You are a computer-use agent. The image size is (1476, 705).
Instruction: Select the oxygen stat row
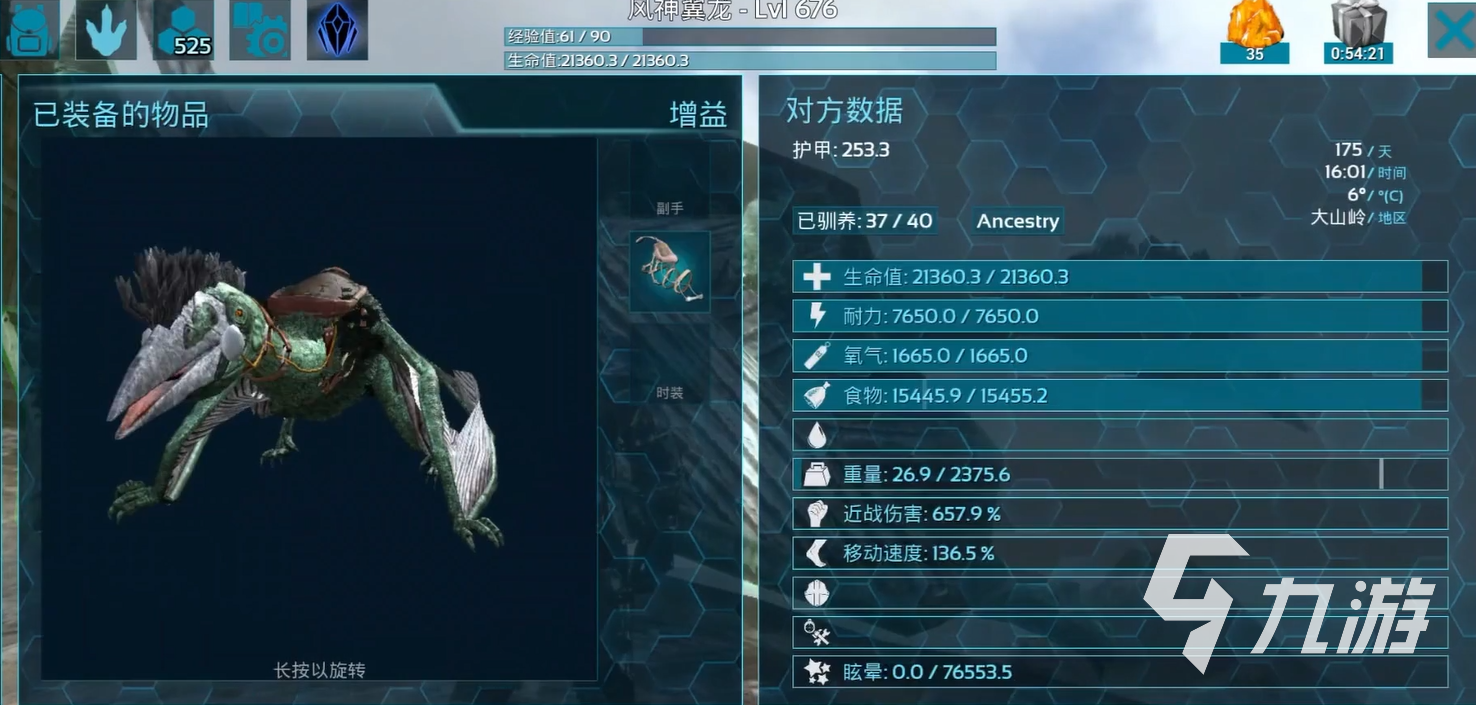1119,355
